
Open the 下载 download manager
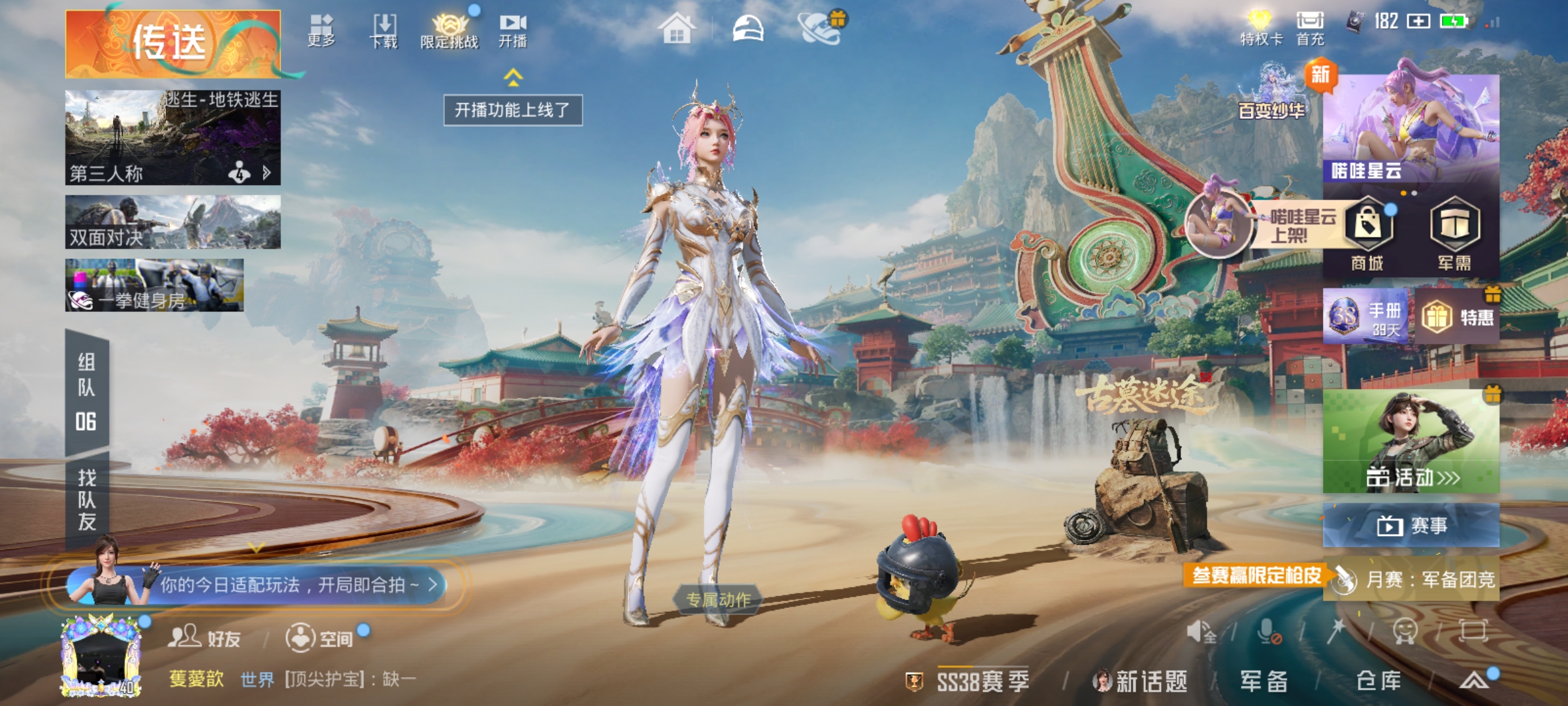point(384,31)
